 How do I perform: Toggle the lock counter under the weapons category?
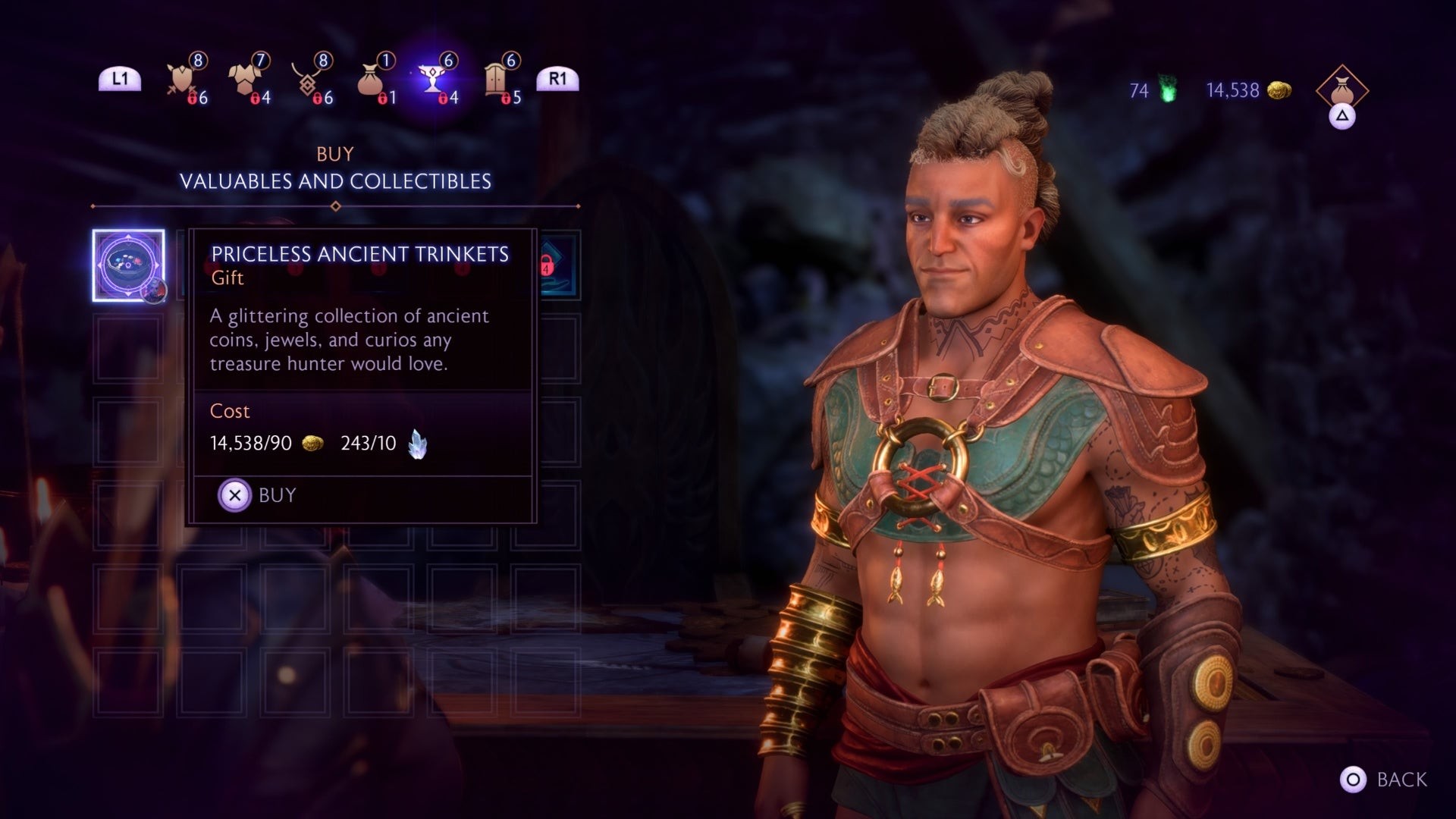coord(191,97)
